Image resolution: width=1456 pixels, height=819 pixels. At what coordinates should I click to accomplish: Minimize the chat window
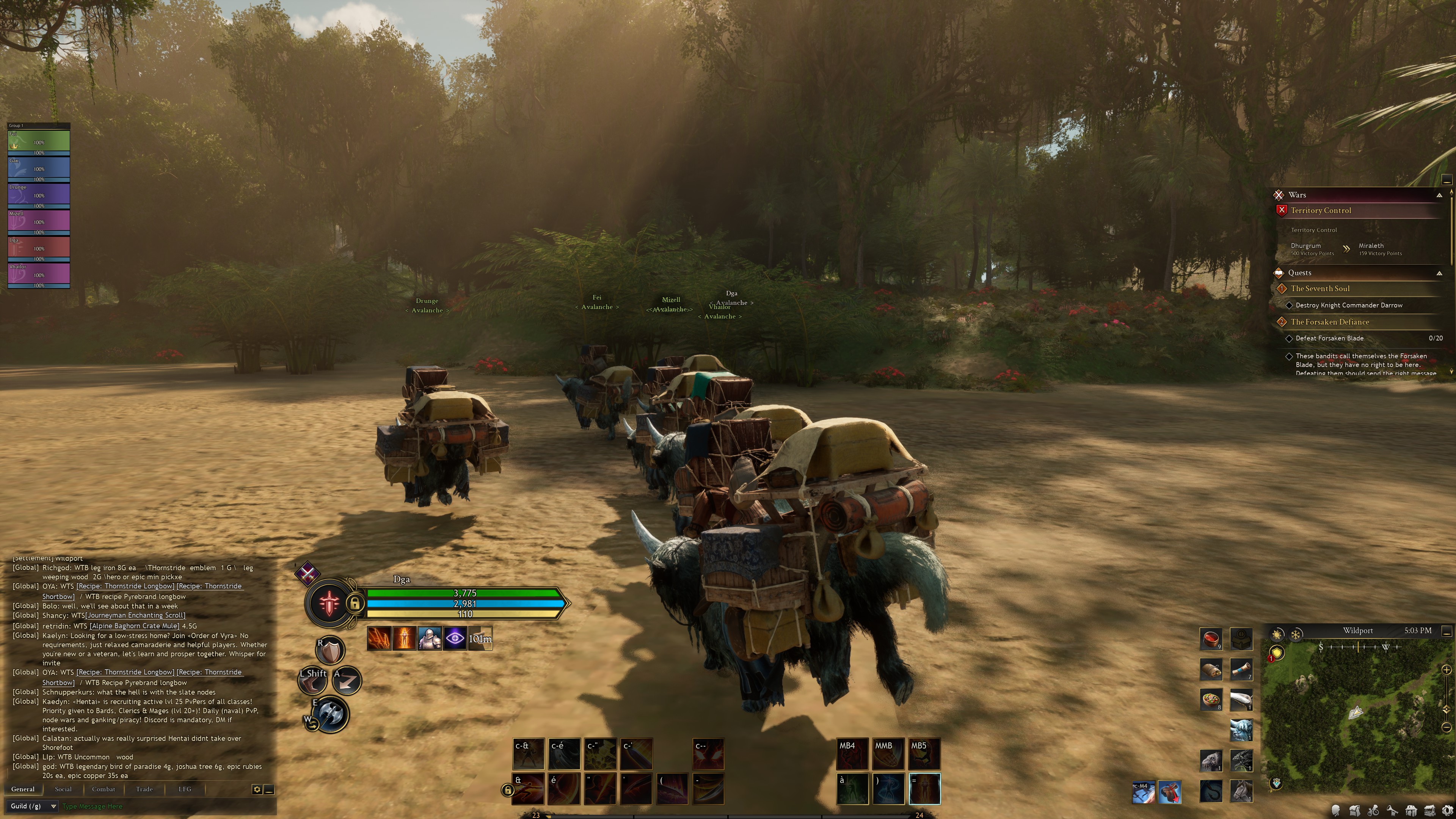[x=270, y=789]
